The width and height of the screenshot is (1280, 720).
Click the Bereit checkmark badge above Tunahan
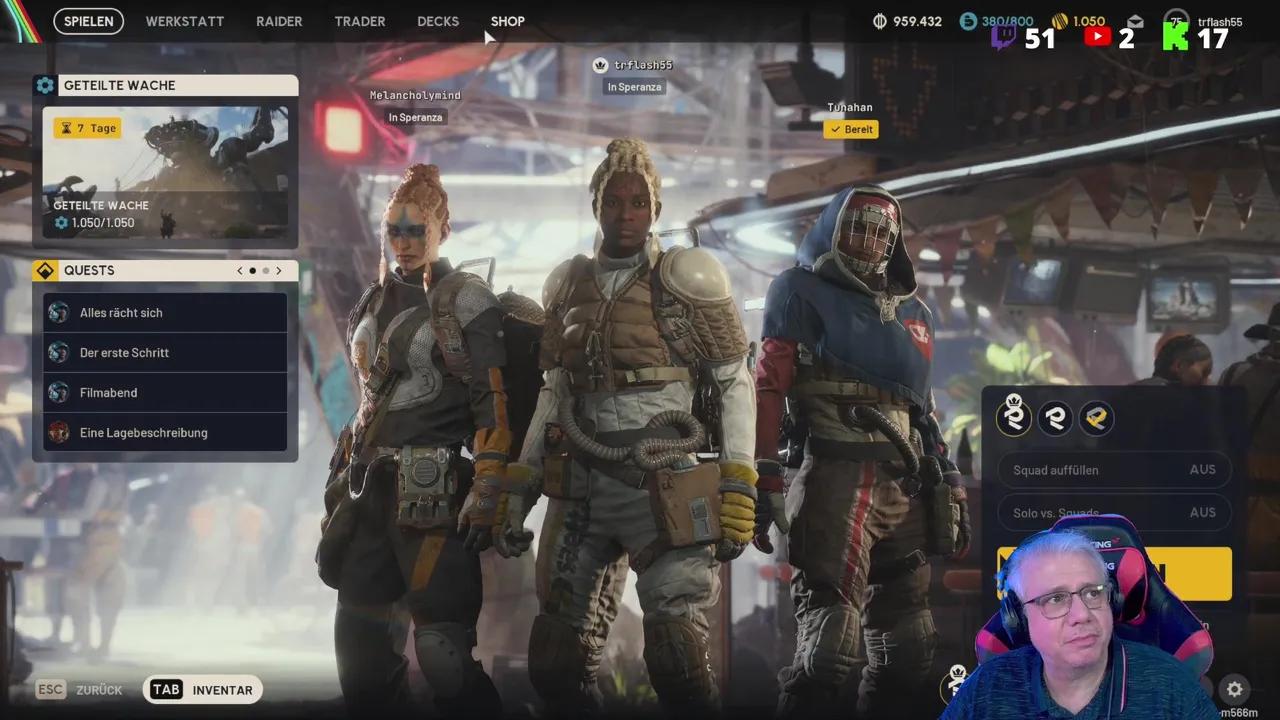[x=851, y=129]
